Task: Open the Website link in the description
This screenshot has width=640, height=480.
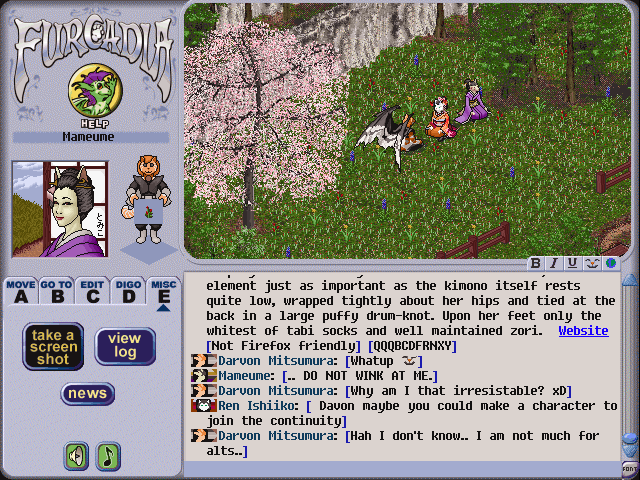Action: tap(583, 330)
